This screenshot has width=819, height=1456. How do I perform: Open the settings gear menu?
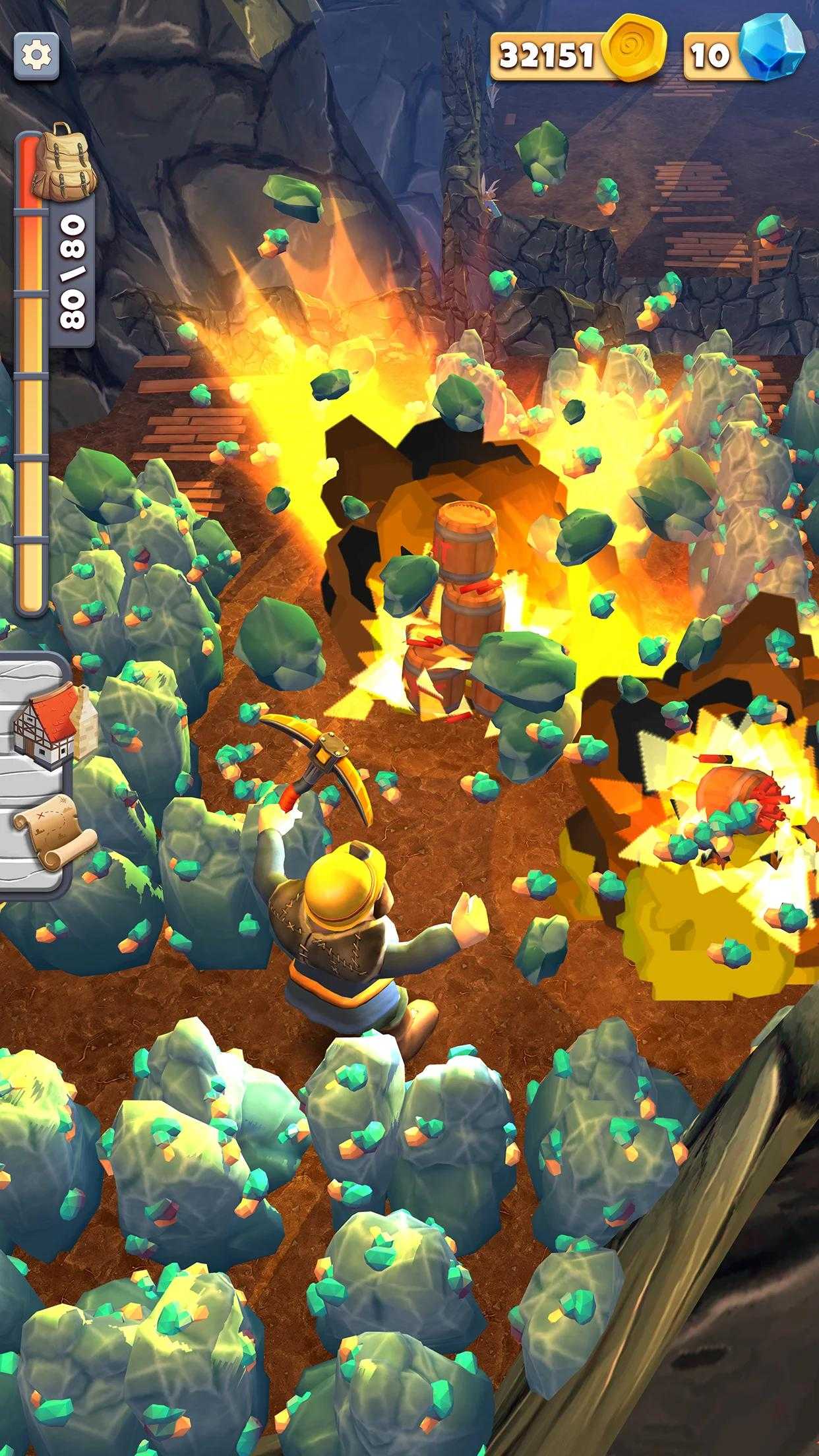[36, 55]
